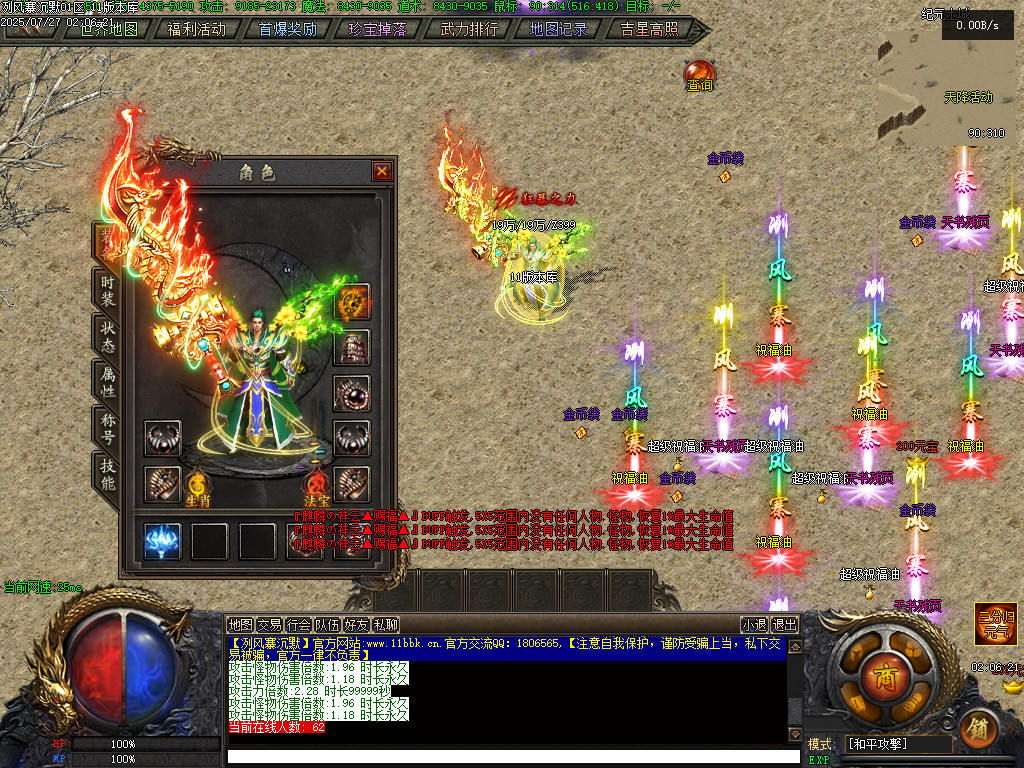This screenshot has width=1024, height=768.
Task: Close the 角色 character window
Action: point(382,171)
